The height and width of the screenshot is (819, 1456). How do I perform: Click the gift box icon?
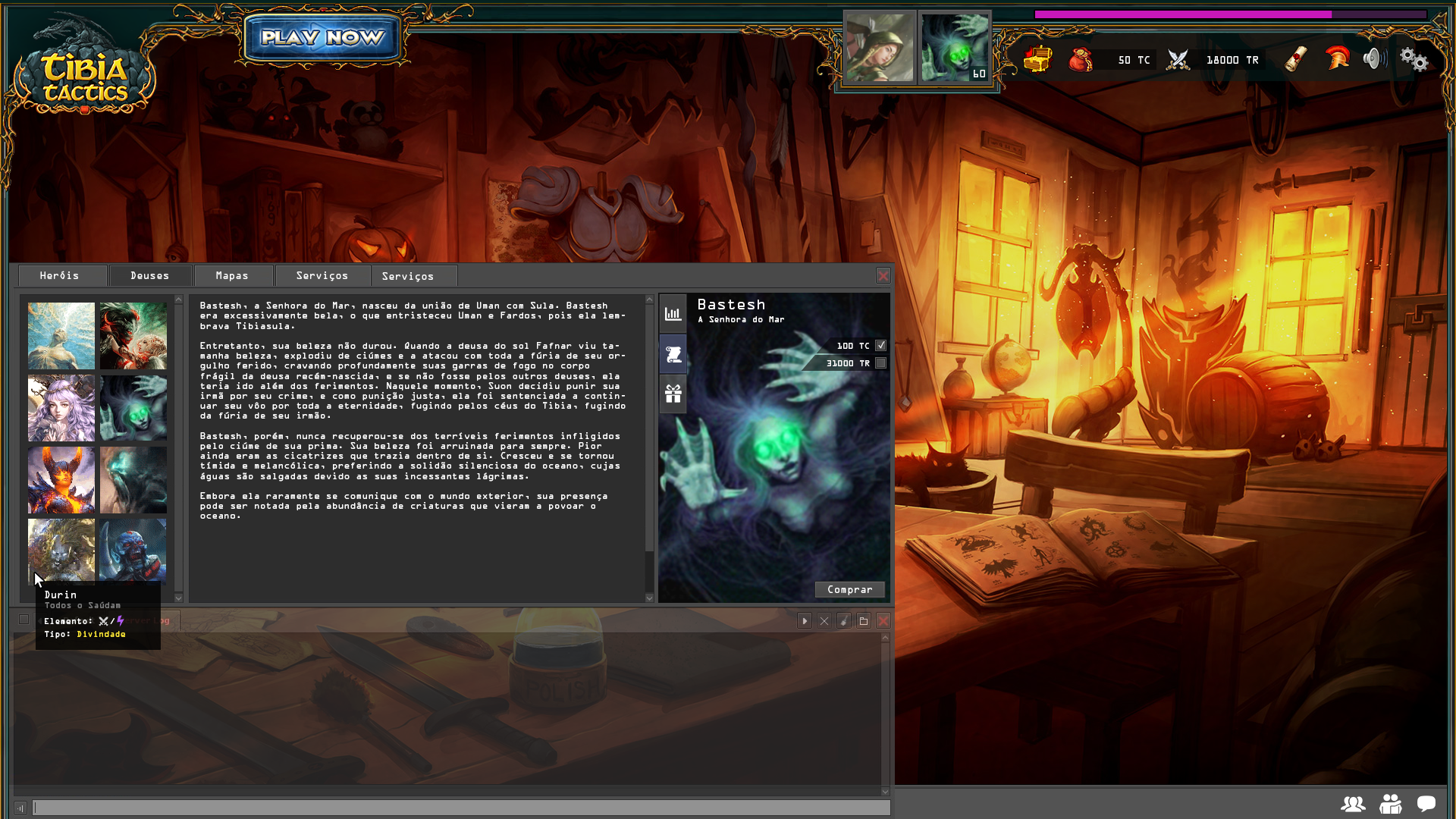(x=673, y=394)
